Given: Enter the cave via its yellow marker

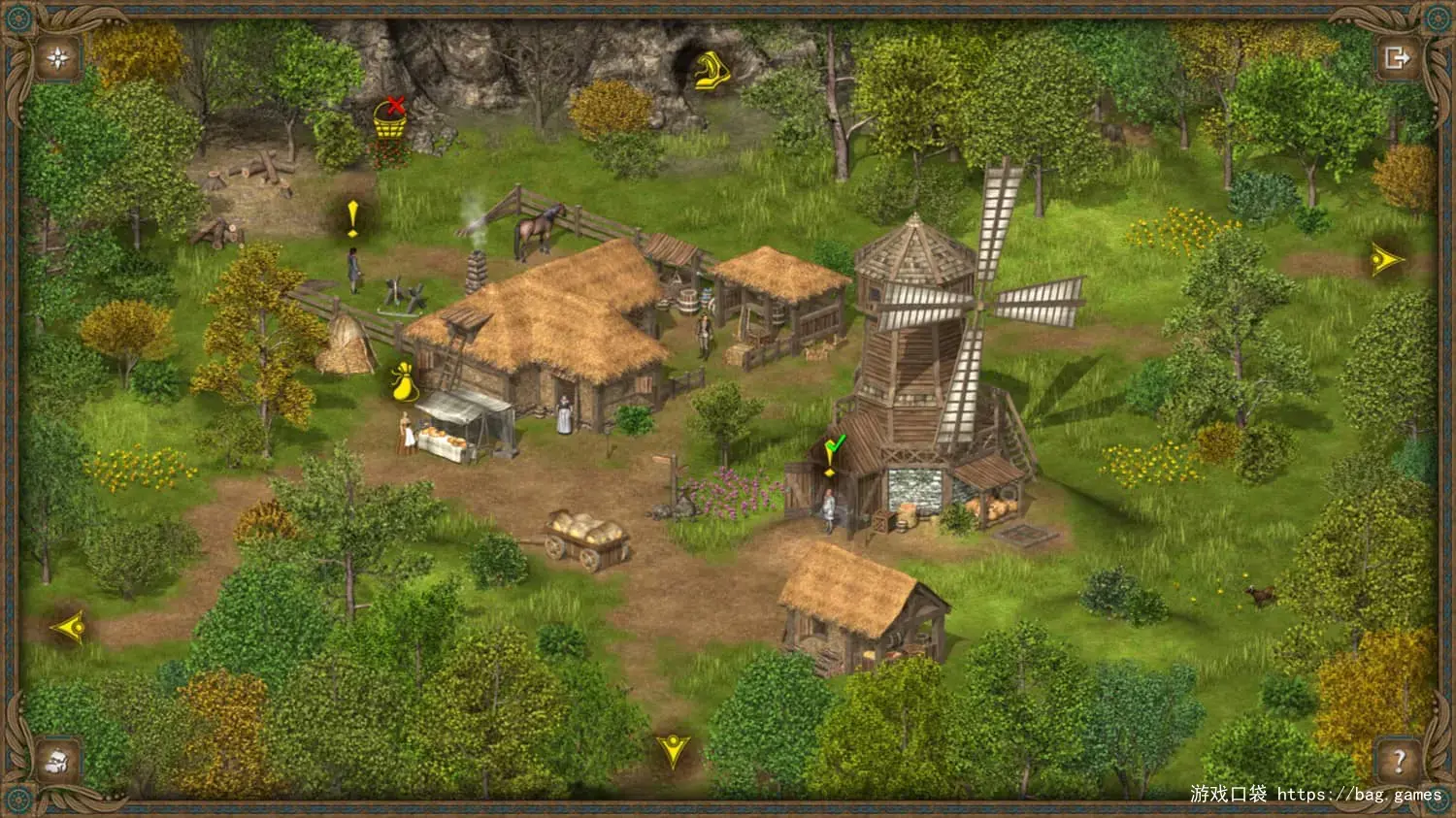Looking at the screenshot, I should (x=711, y=70).
